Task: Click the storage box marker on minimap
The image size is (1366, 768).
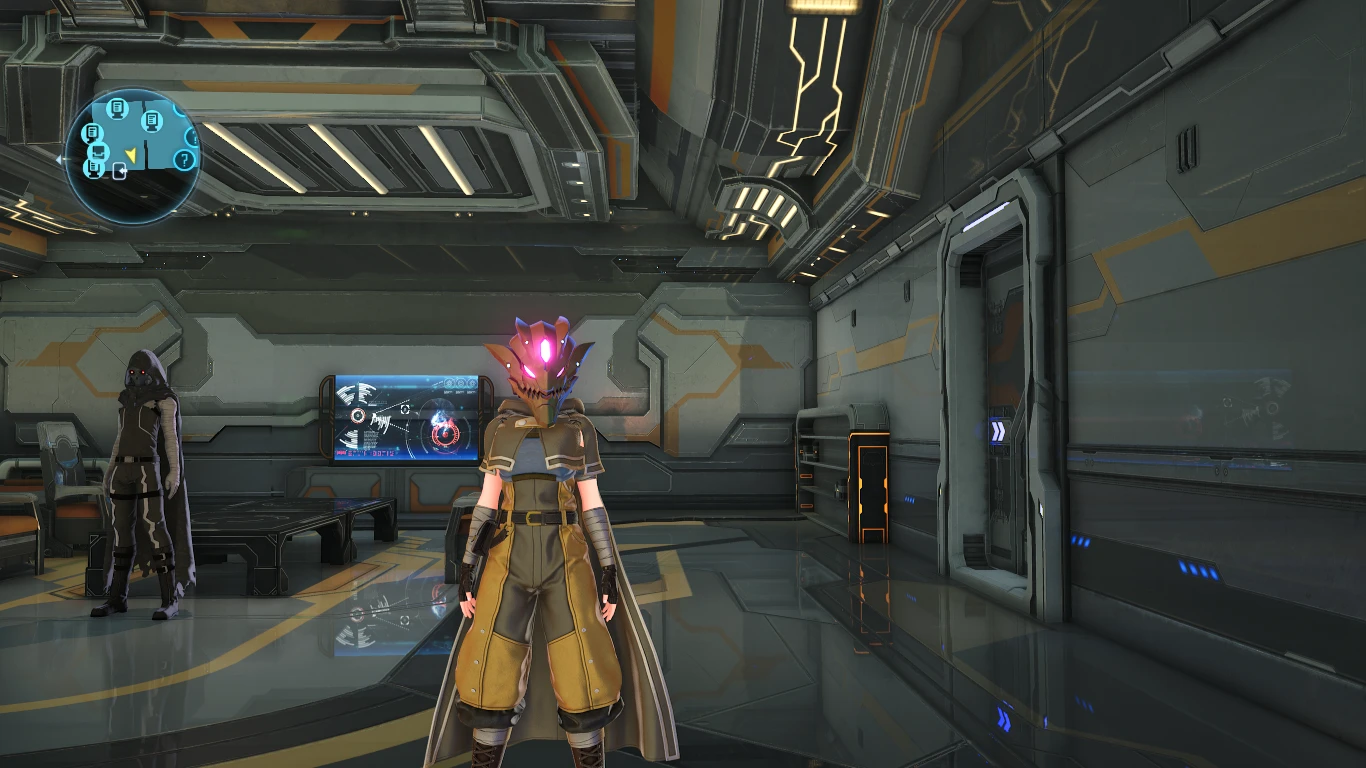Action: 99,150
